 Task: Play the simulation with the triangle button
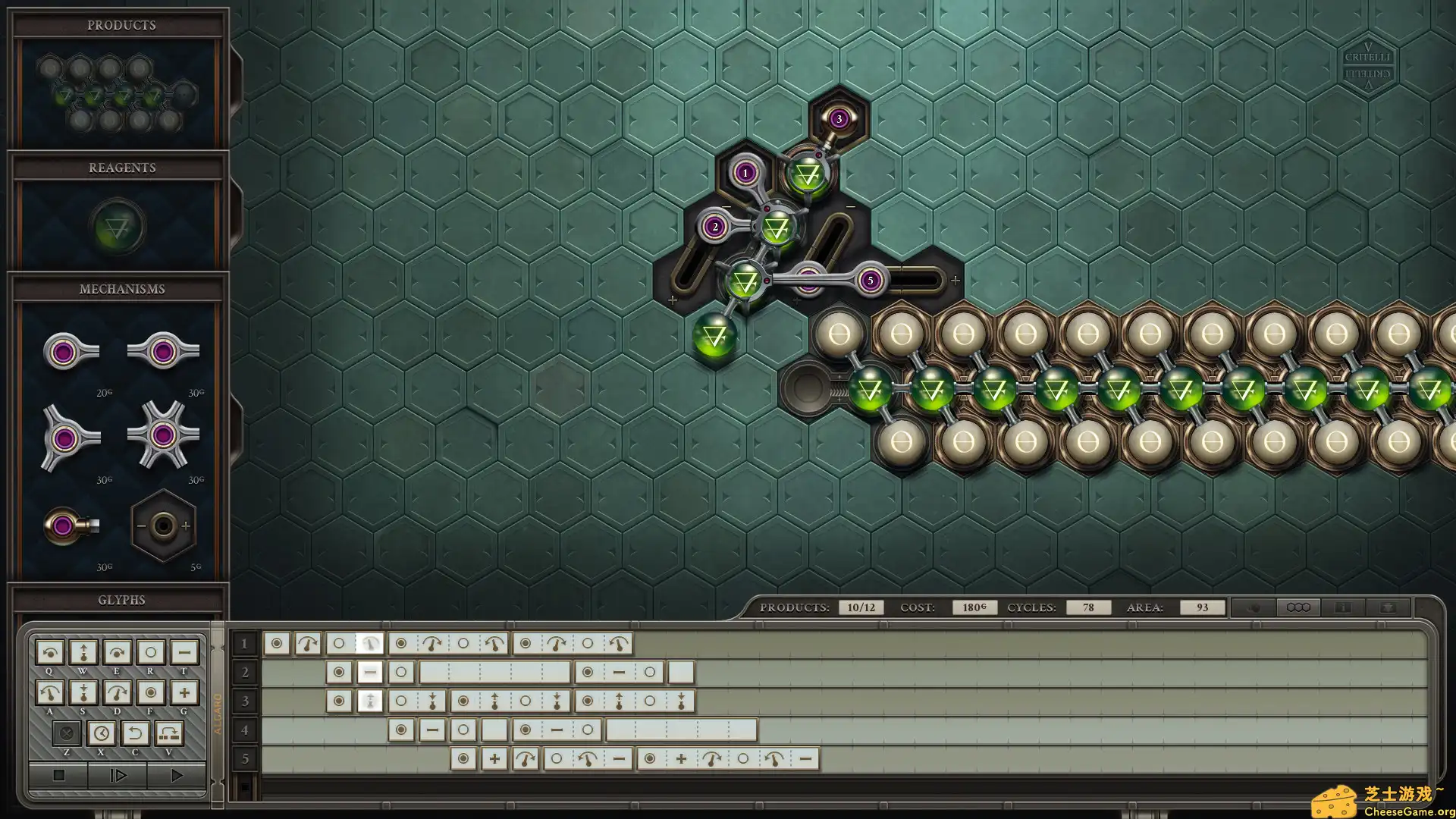coord(176,775)
